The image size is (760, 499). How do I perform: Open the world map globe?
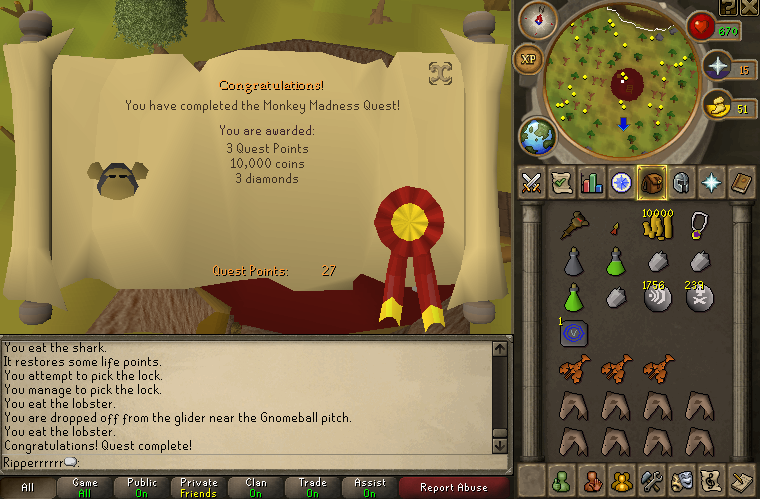[x=537, y=135]
